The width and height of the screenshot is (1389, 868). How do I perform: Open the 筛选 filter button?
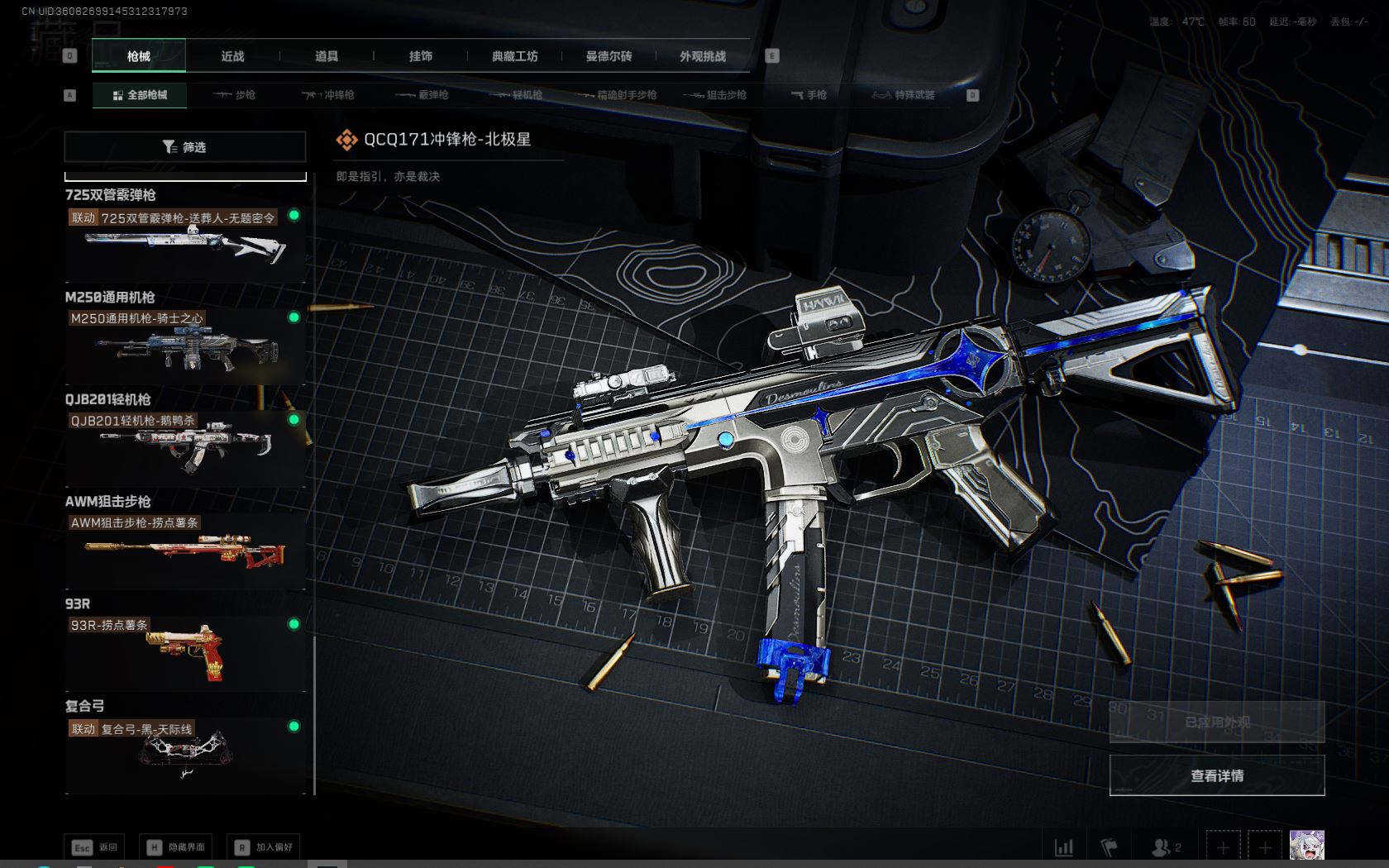click(184, 147)
